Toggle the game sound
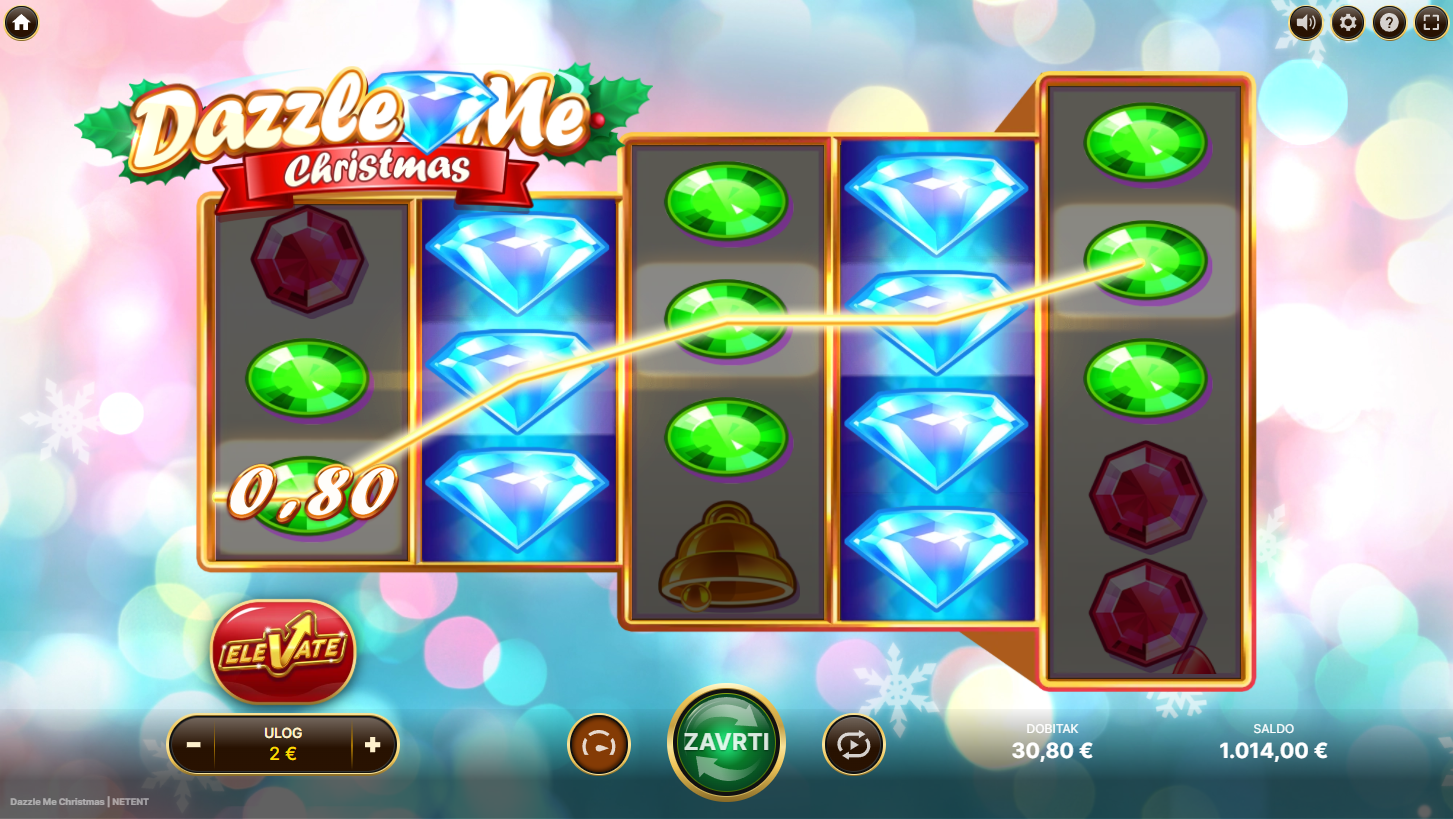This screenshot has height=819, width=1453. coord(1305,22)
